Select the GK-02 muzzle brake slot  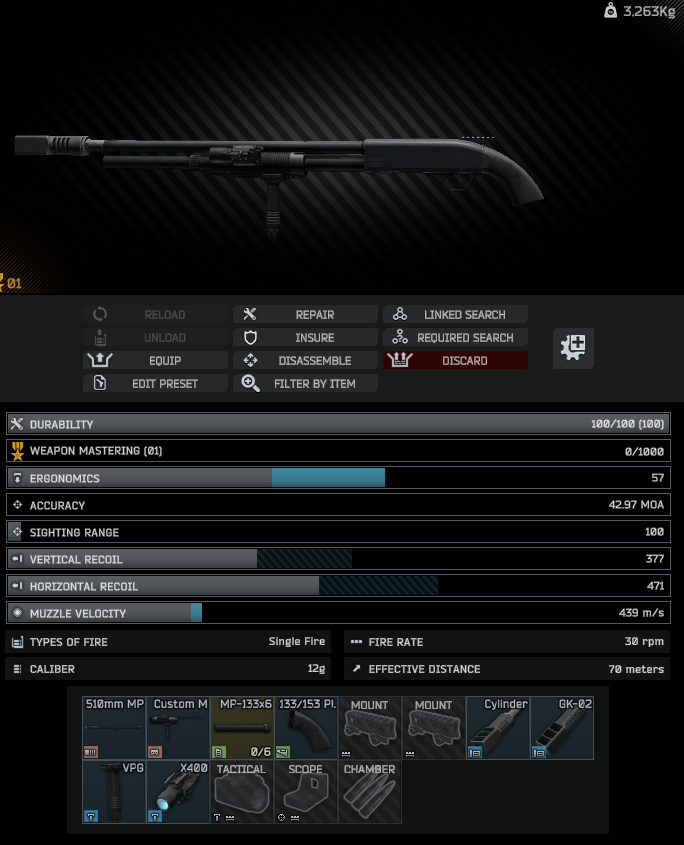(x=562, y=728)
